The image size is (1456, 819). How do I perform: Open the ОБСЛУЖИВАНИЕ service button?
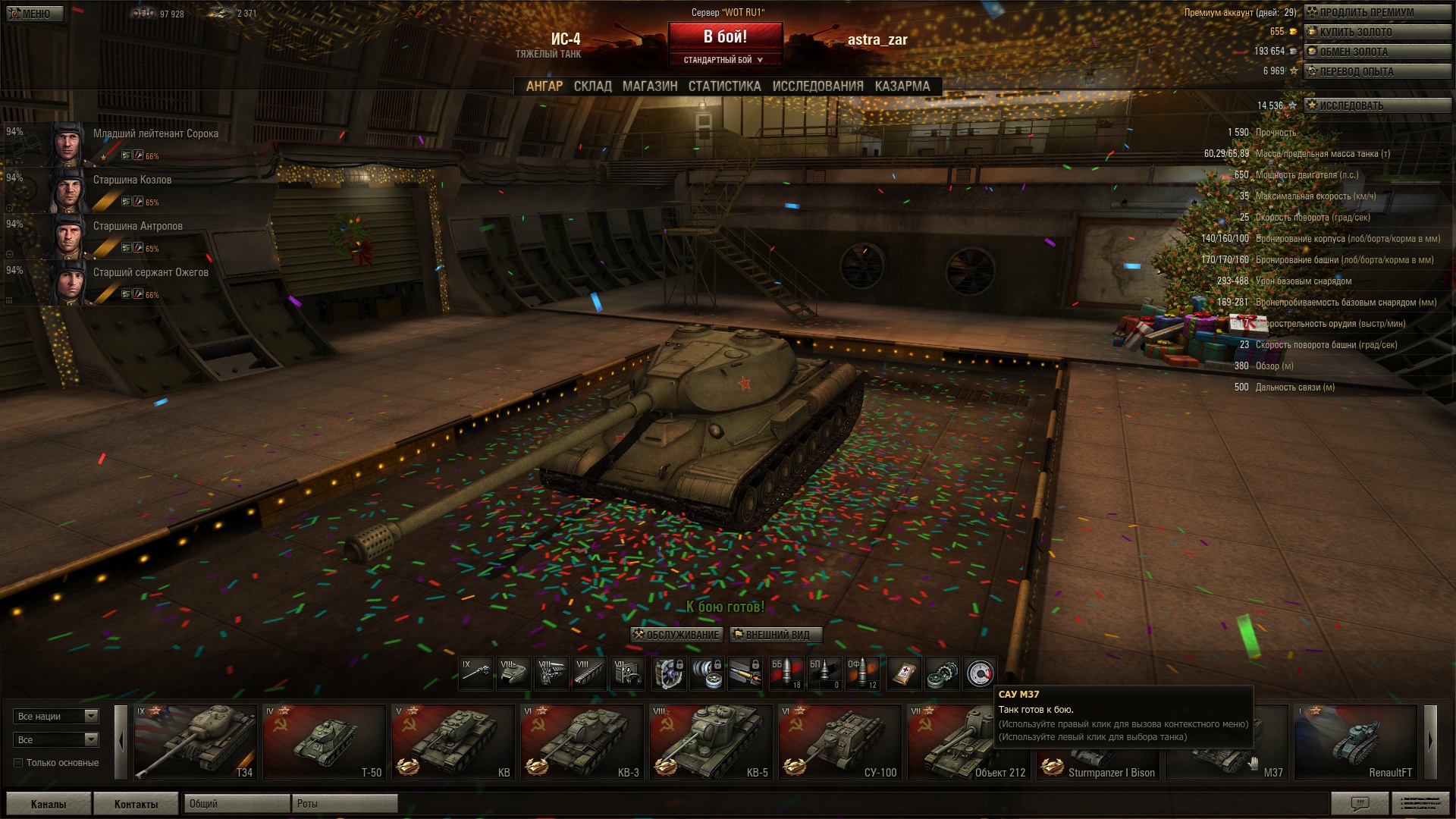[676, 635]
